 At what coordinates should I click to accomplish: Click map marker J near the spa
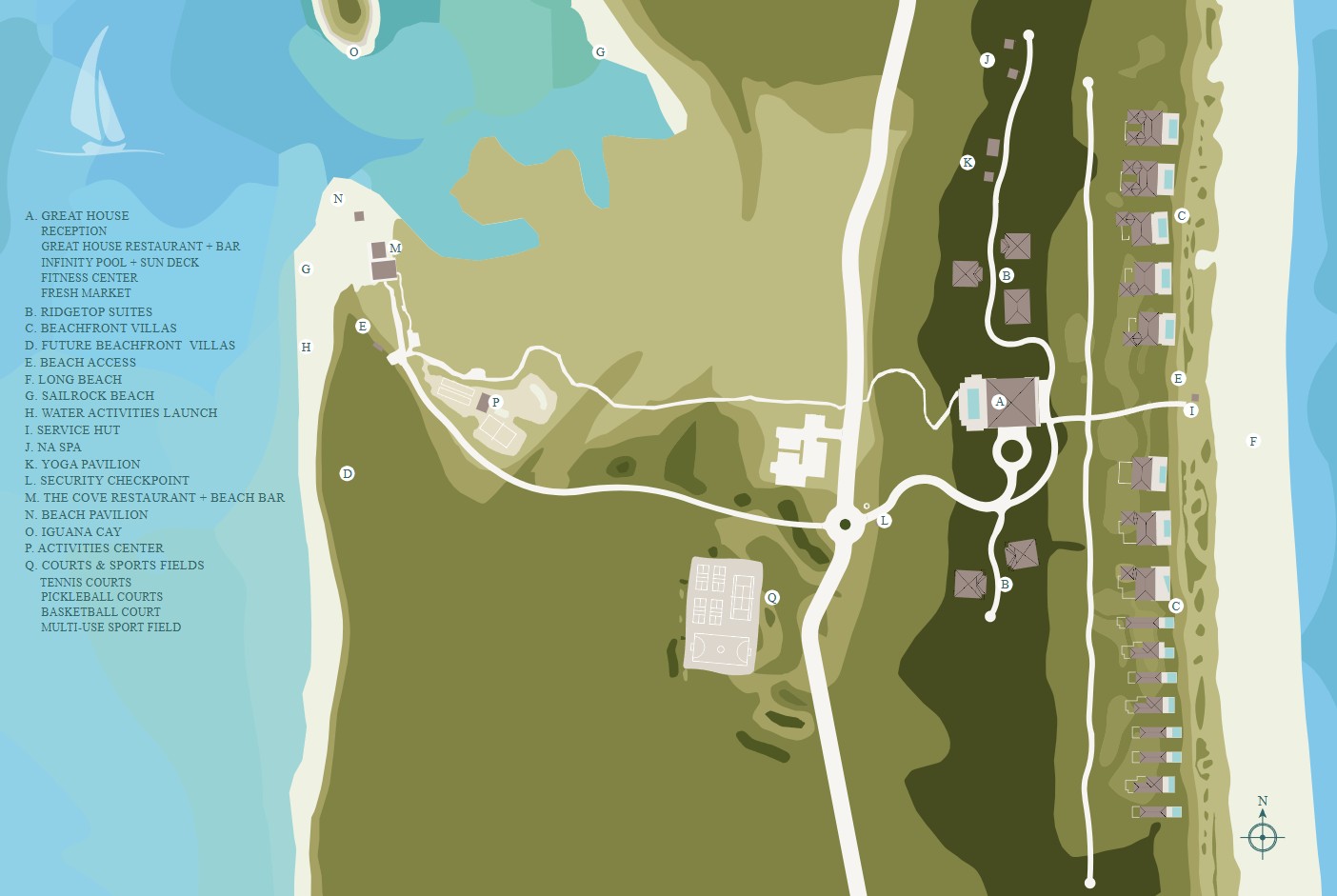(x=987, y=60)
